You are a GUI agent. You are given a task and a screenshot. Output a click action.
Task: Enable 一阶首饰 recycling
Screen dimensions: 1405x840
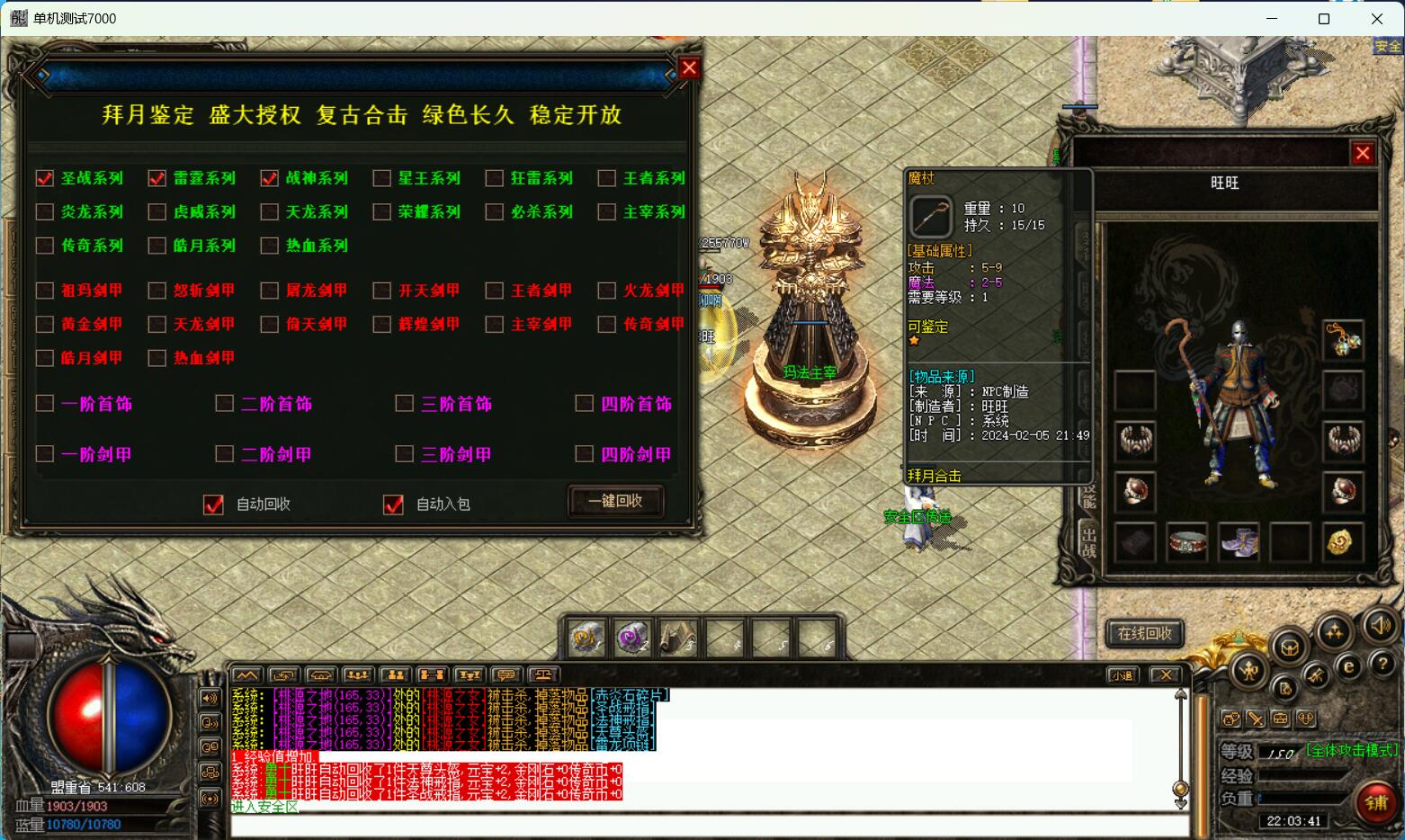pos(45,404)
